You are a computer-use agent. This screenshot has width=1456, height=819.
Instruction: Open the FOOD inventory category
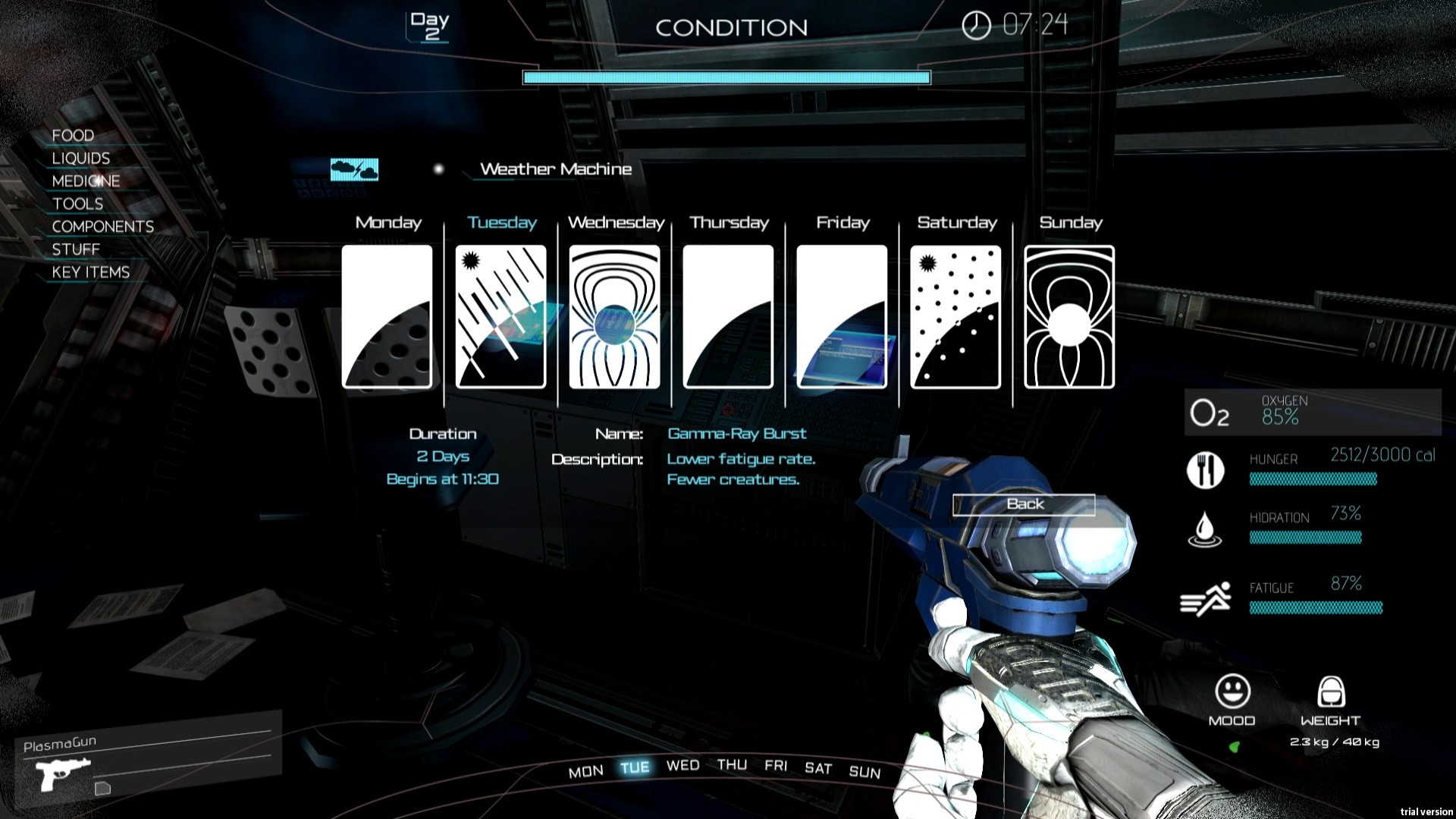click(x=73, y=136)
